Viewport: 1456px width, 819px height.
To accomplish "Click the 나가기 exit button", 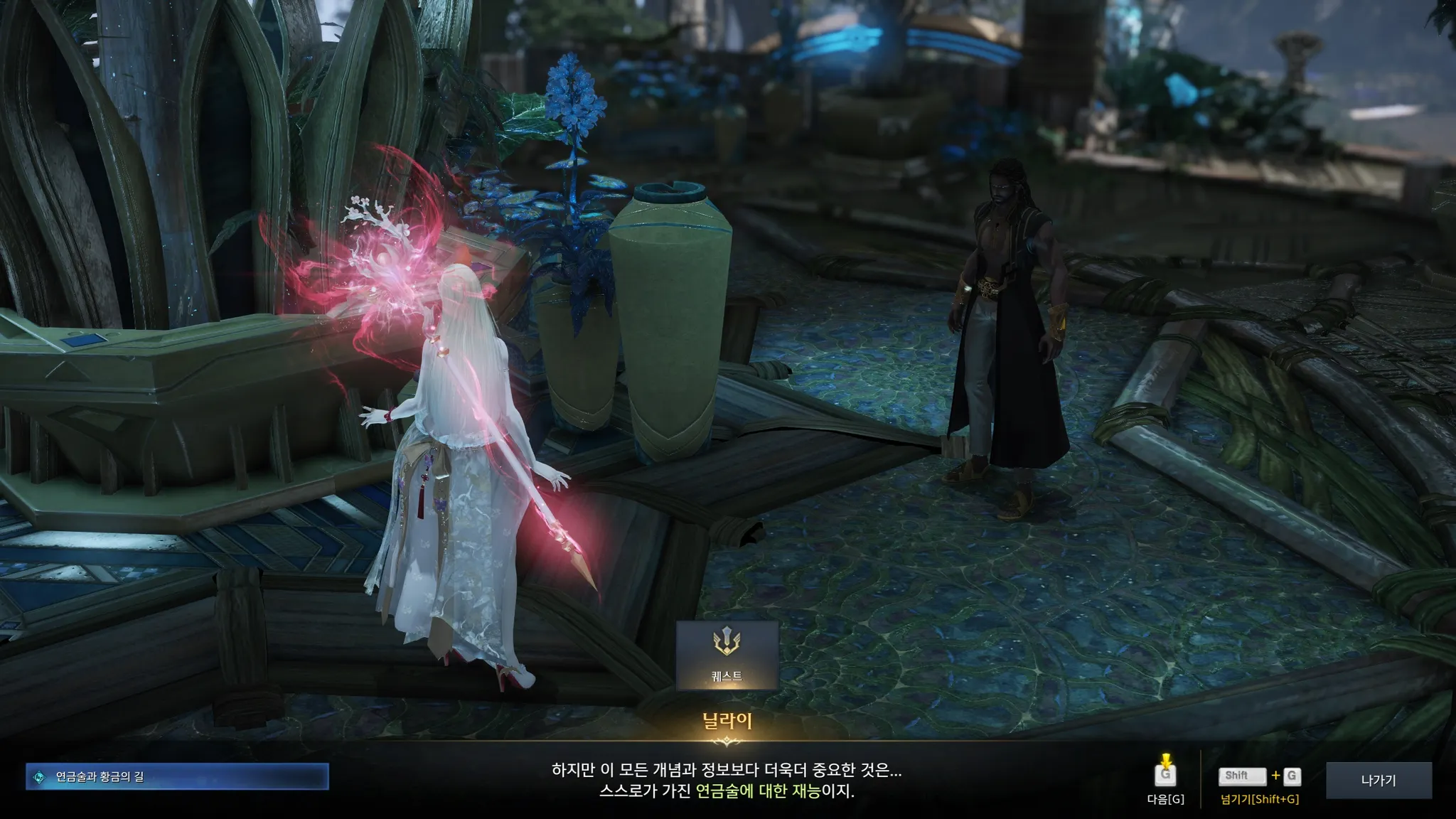I will [x=1379, y=781].
